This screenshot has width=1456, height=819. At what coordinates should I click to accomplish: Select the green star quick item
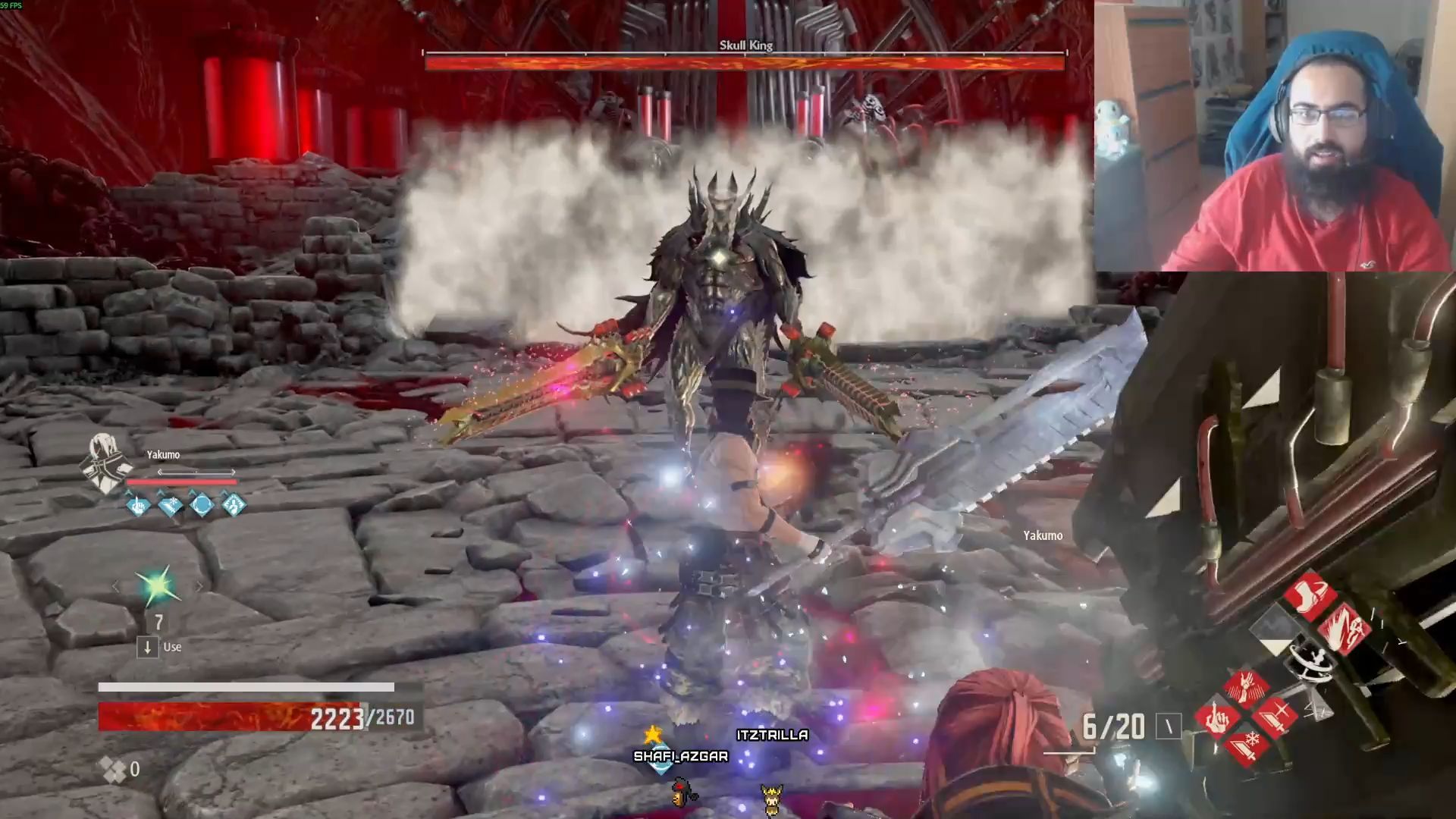coord(157,587)
